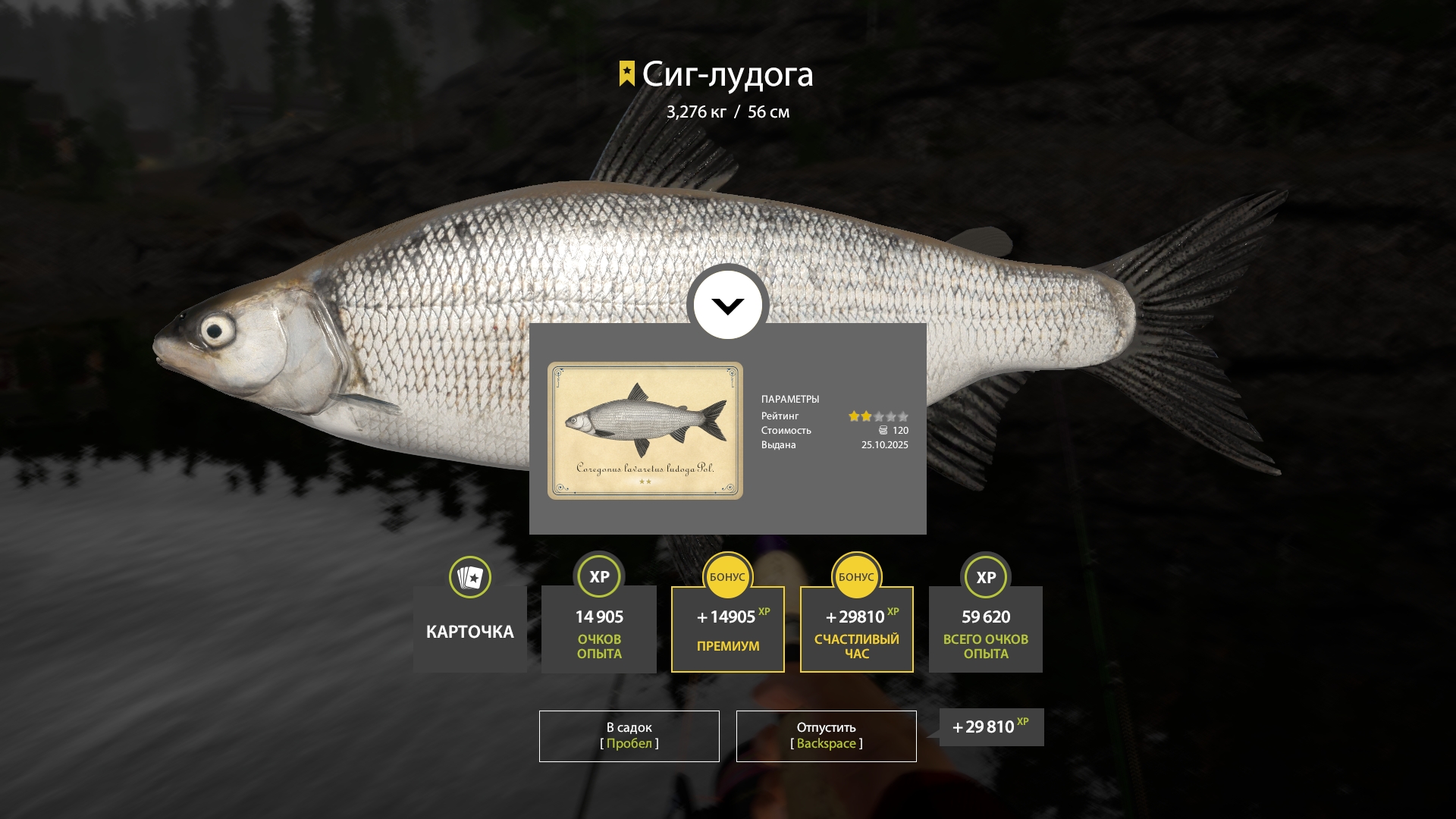Image resolution: width=1456 pixels, height=819 pixels.
Task: Release the fish with Отпустить button
Action: pyautogui.click(x=826, y=736)
